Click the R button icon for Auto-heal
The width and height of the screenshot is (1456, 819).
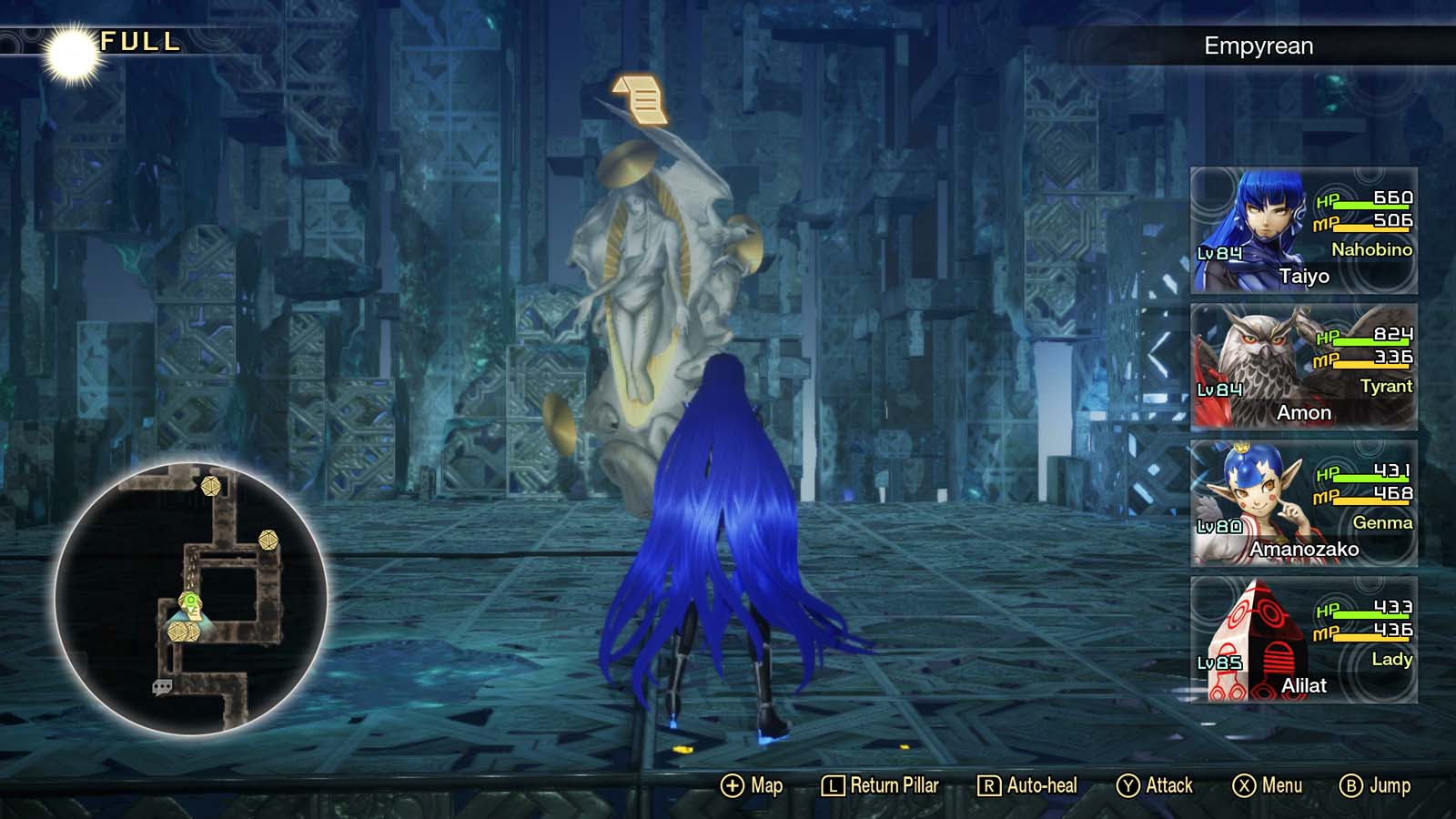(992, 784)
